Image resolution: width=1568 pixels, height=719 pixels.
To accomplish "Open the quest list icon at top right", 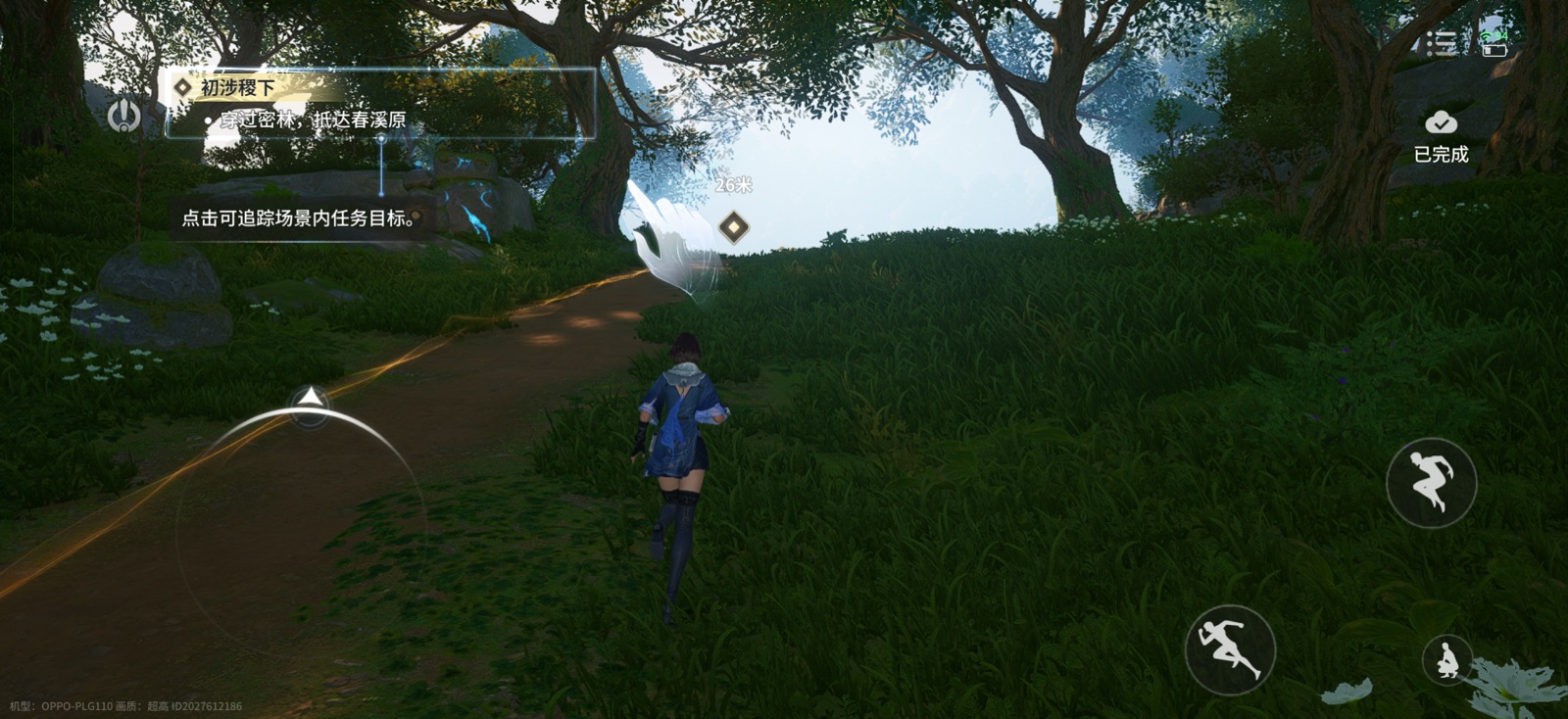I will (1441, 41).
